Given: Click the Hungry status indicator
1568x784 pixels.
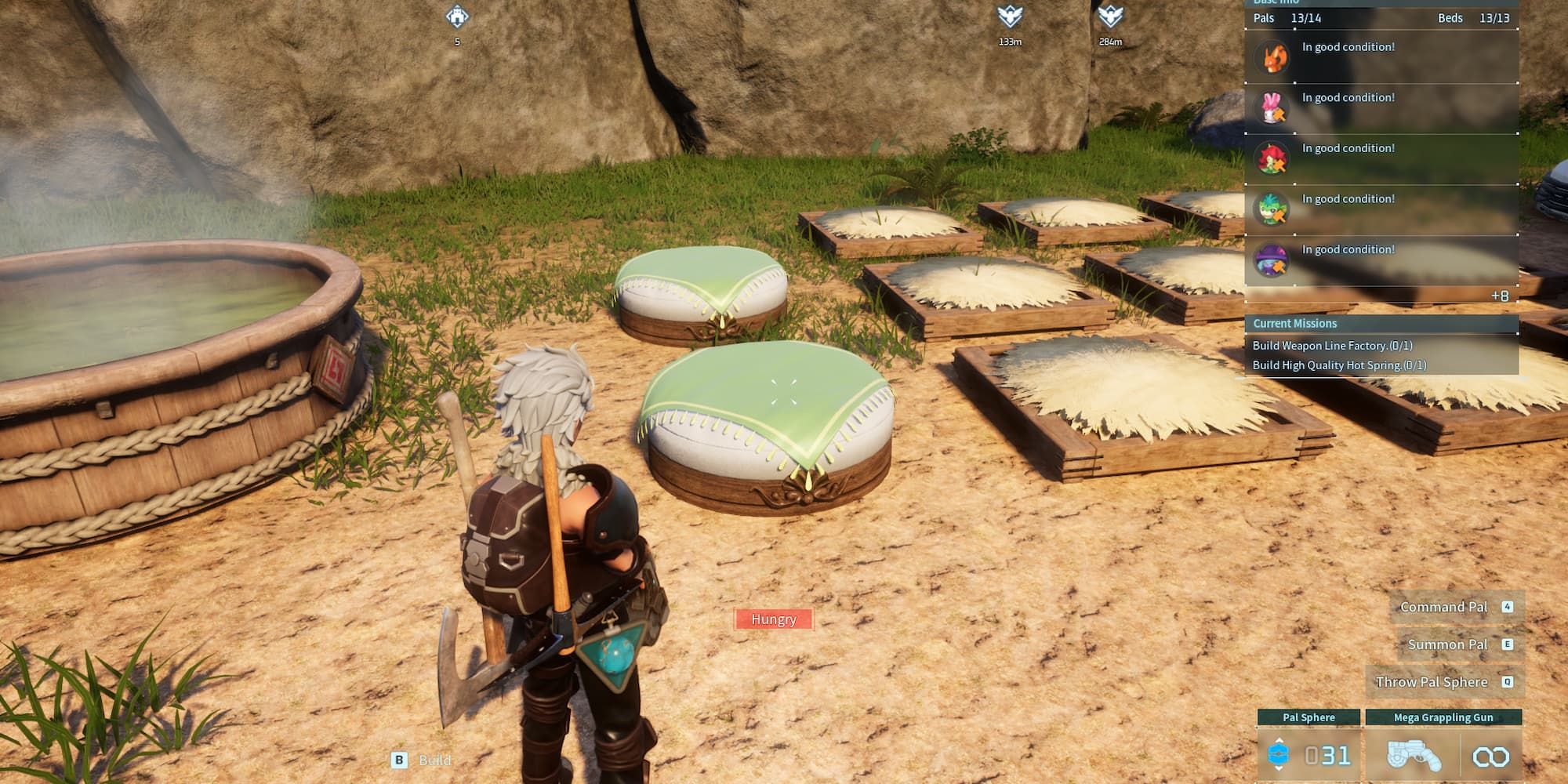Looking at the screenshot, I should coord(774,619).
